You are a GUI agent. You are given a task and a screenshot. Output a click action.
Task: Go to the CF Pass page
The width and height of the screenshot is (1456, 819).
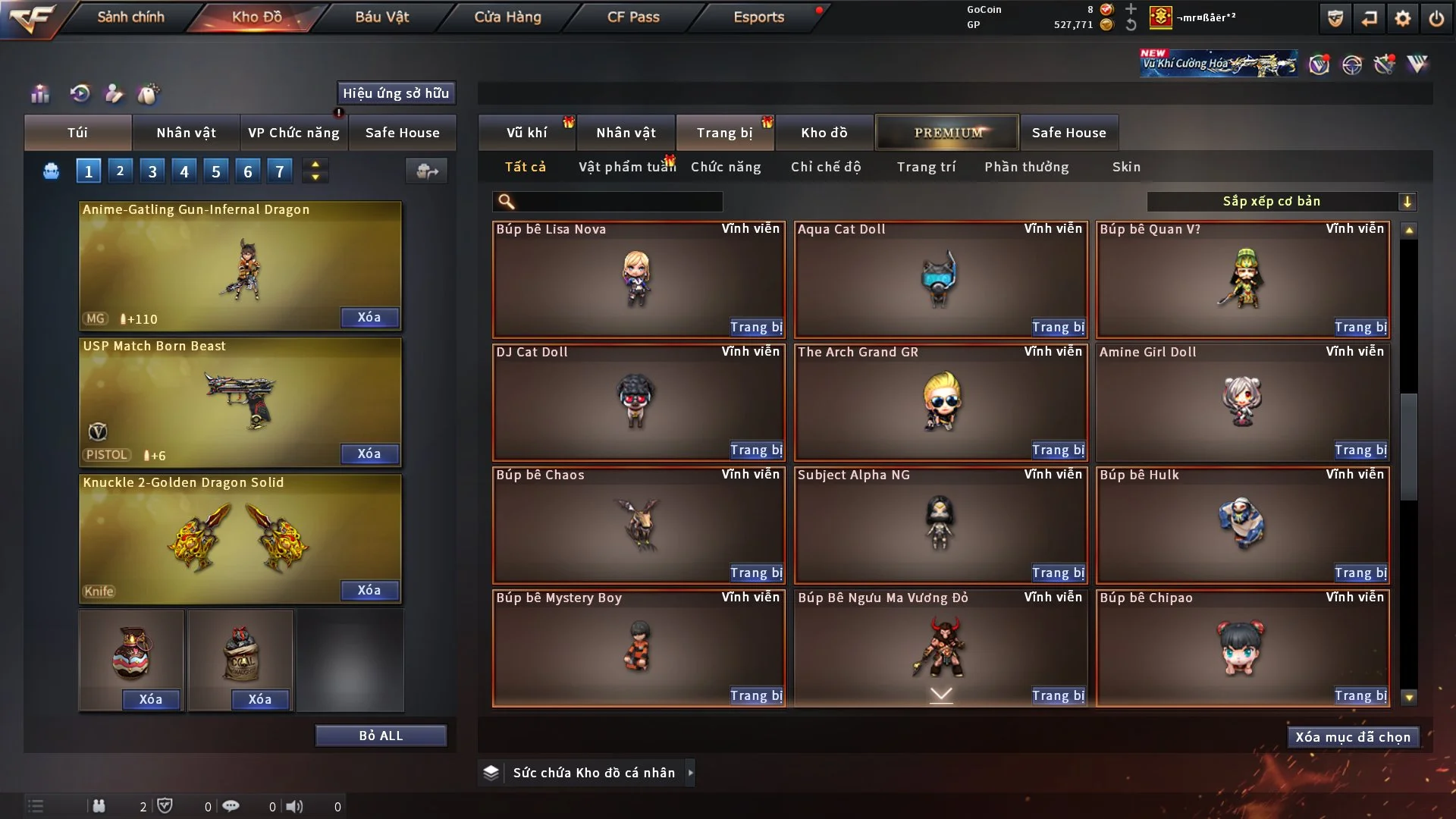click(633, 17)
